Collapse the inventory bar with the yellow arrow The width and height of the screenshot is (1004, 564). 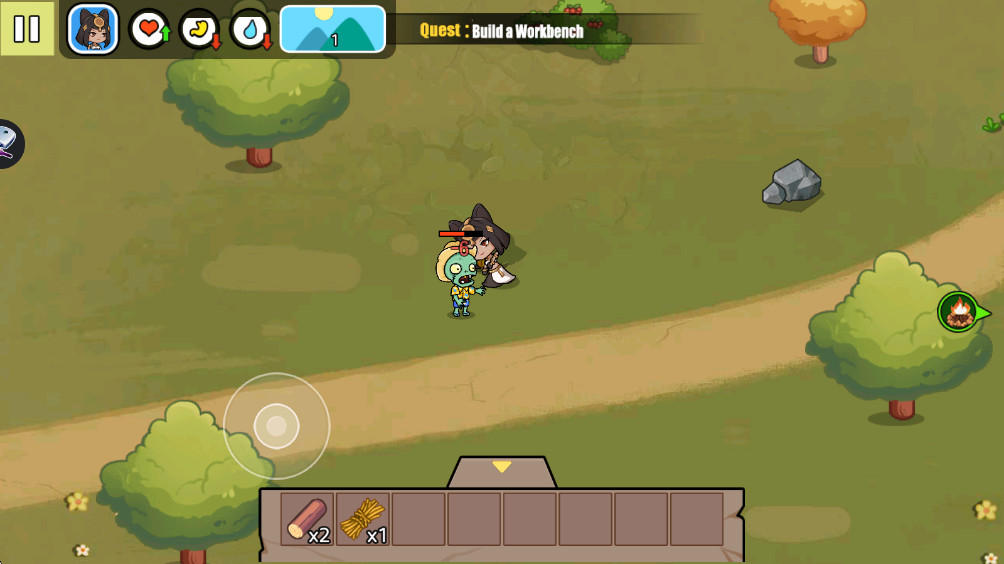tap(502, 468)
